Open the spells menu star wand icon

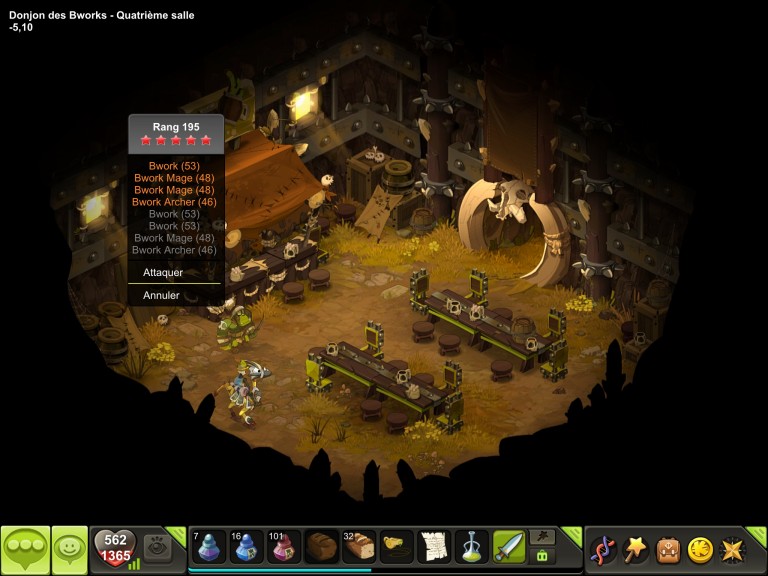(635, 549)
